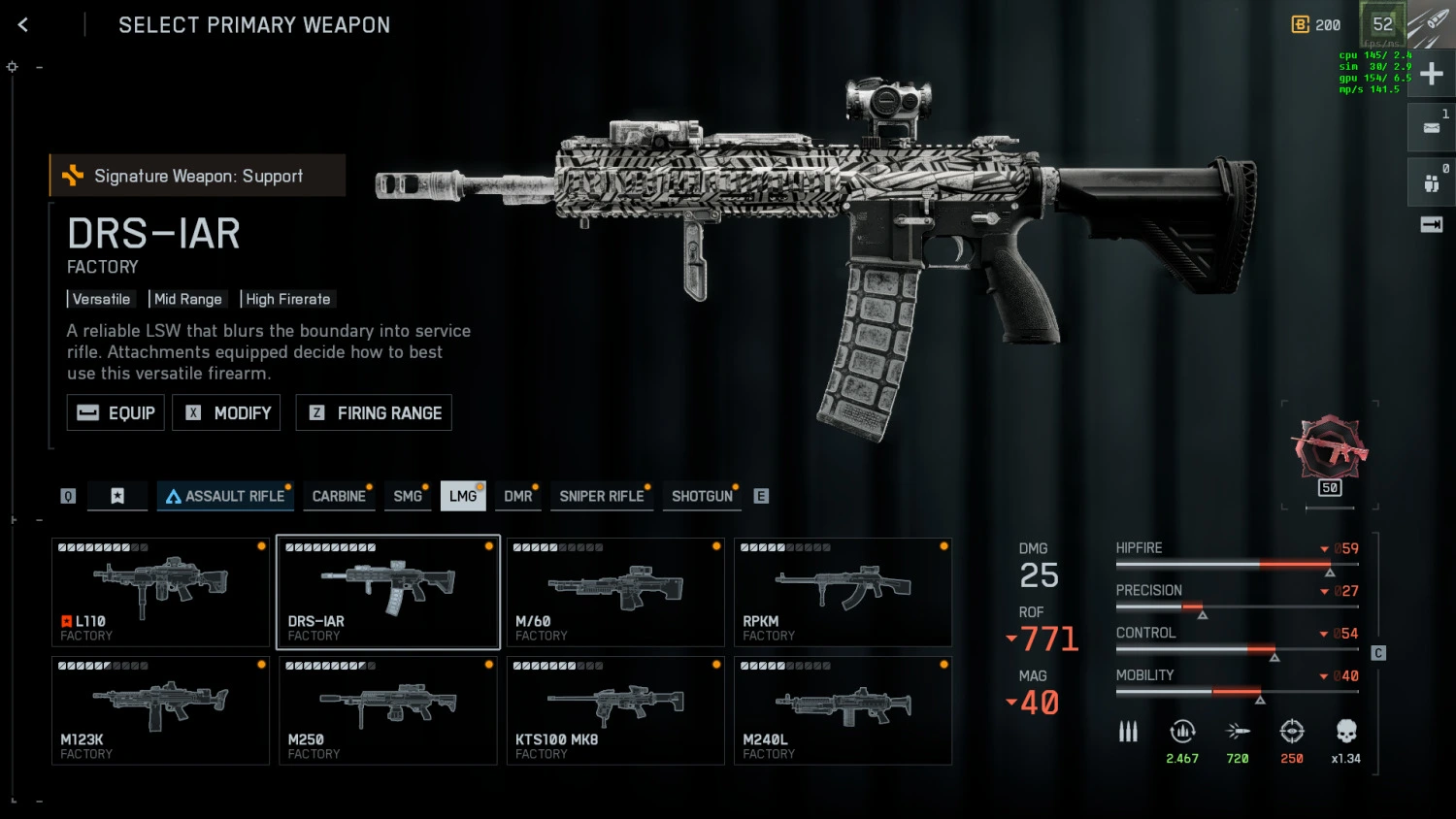Screen dimensions: 1456x819
Task: Pick the M/60 weapon tile
Action: 615,592
